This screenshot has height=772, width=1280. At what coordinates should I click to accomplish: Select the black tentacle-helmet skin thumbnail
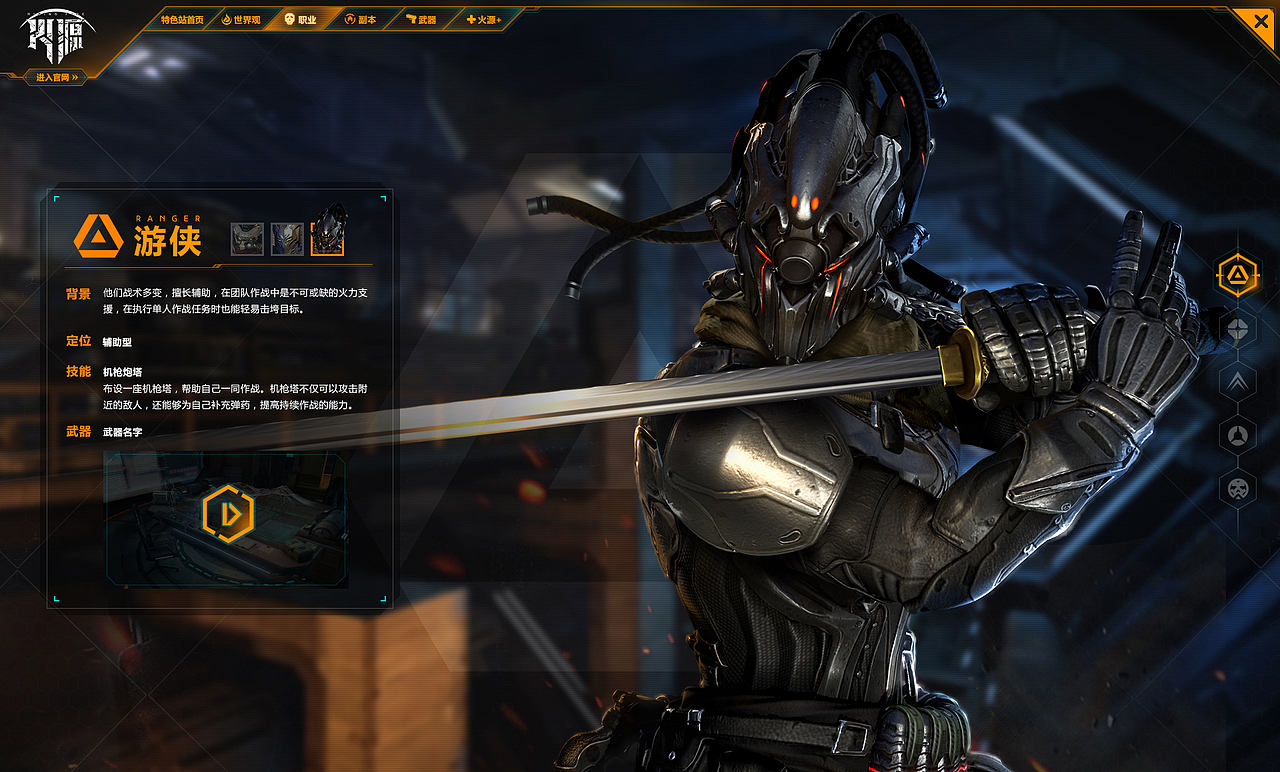tap(328, 234)
